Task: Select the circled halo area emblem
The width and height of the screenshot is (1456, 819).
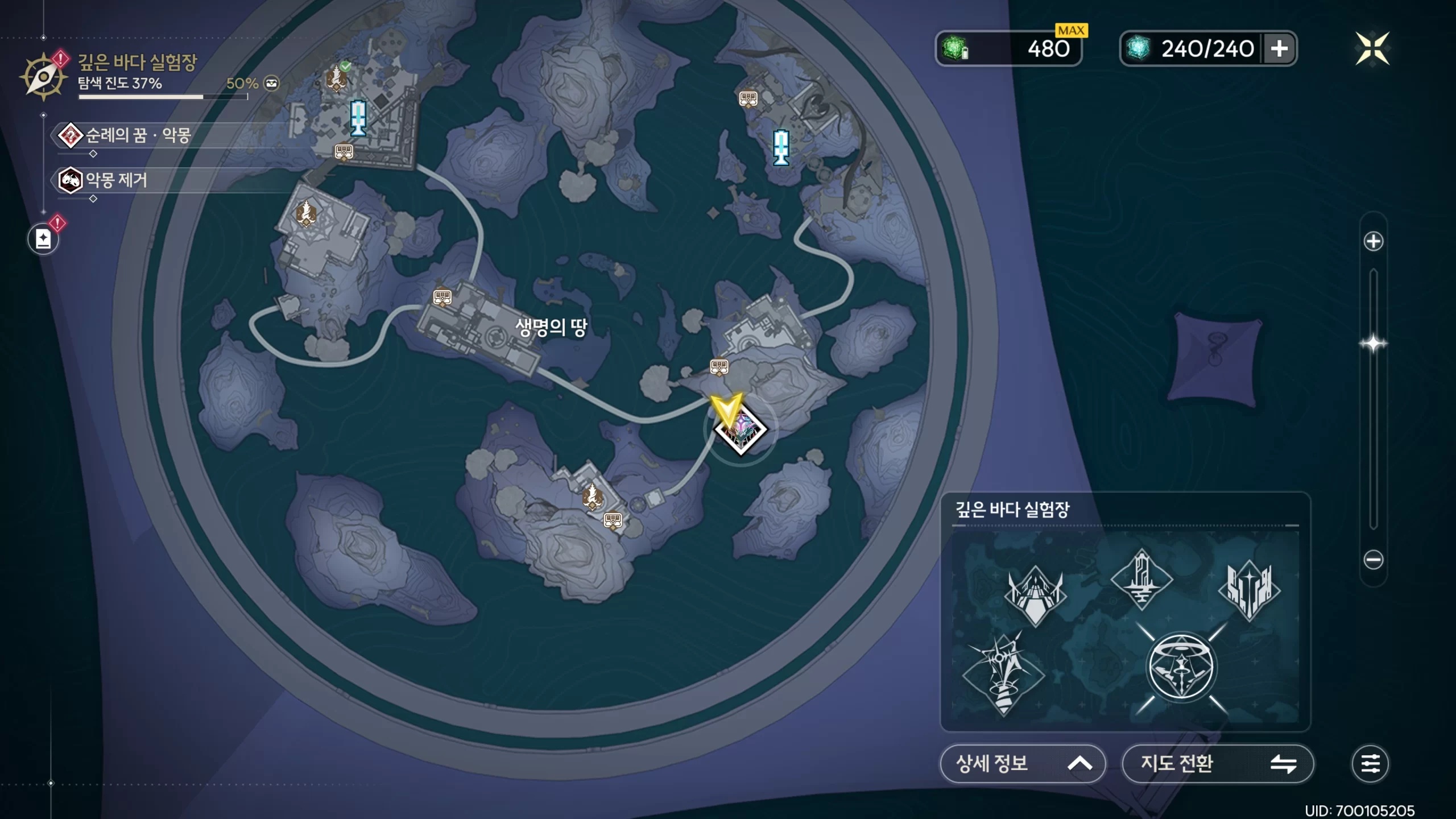Action: tap(1181, 668)
